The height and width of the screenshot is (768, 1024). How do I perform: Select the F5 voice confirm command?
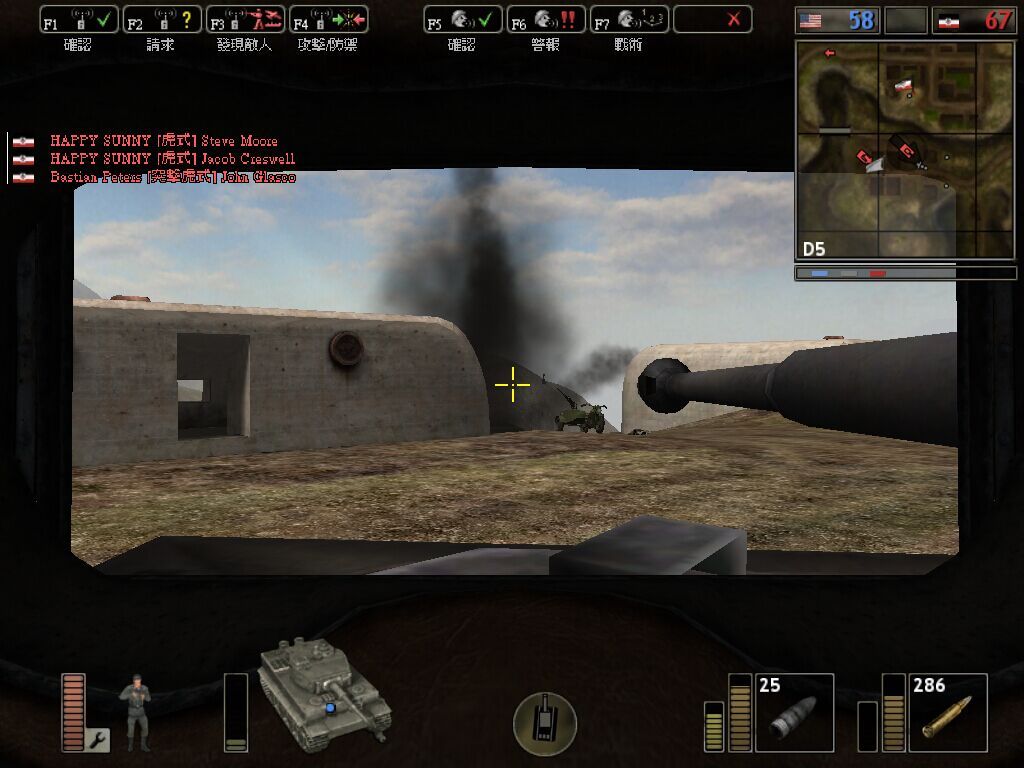[463, 20]
